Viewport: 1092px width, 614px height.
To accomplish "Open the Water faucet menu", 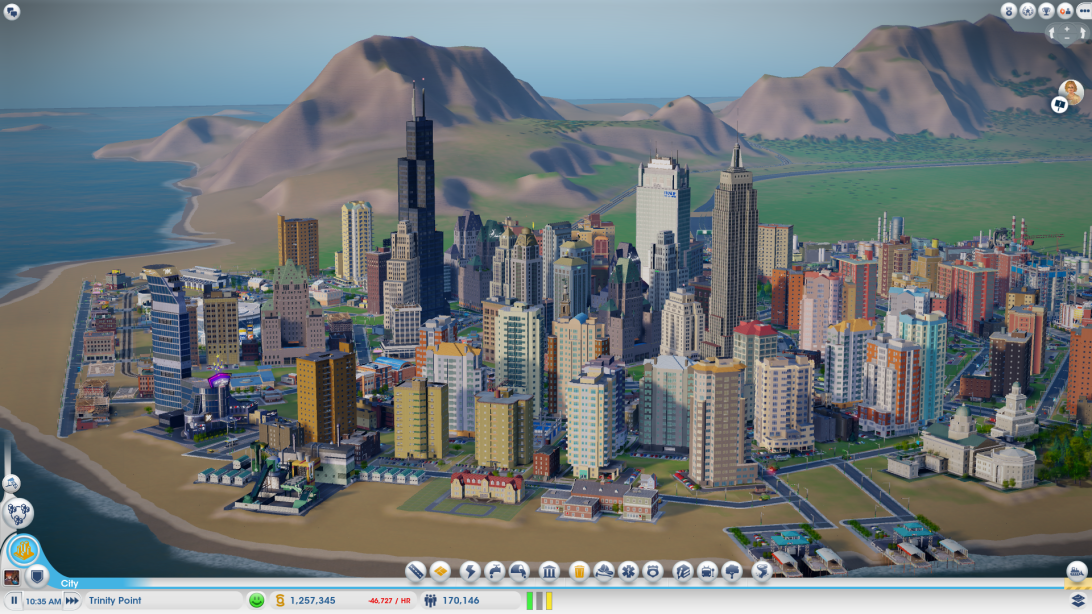I will 495,571.
